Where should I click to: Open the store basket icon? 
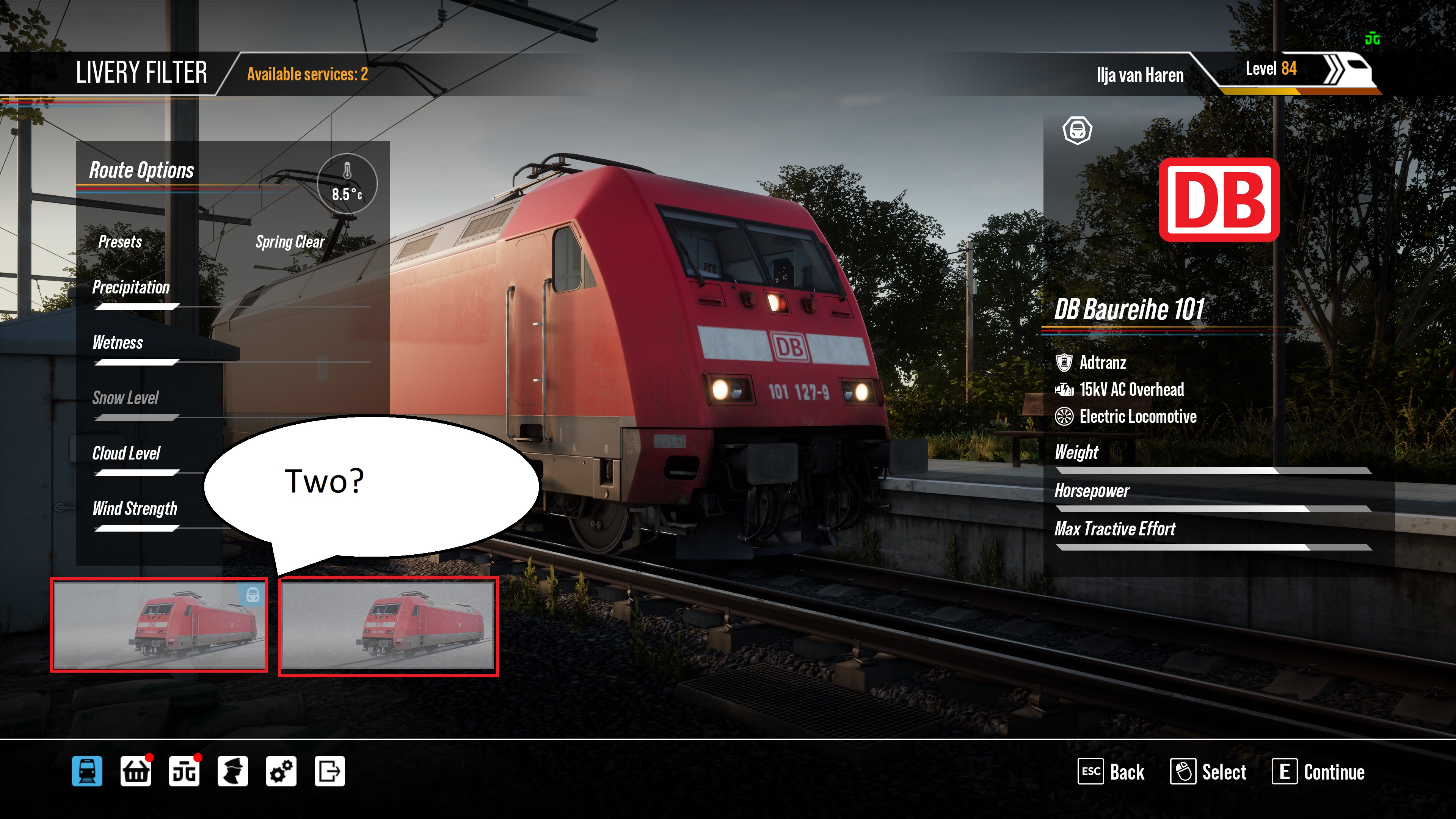[x=136, y=771]
